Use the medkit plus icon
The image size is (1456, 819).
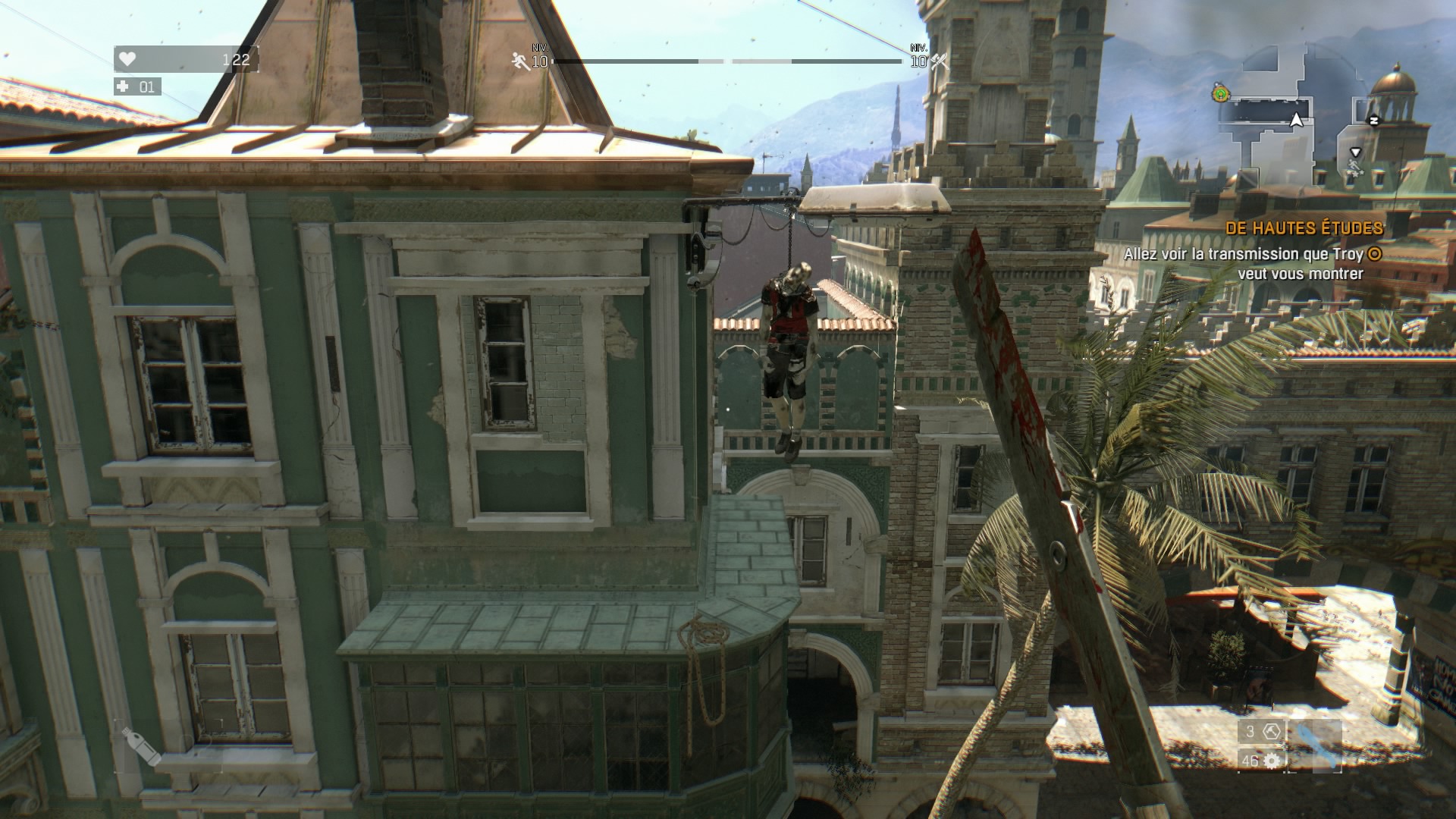(x=124, y=86)
